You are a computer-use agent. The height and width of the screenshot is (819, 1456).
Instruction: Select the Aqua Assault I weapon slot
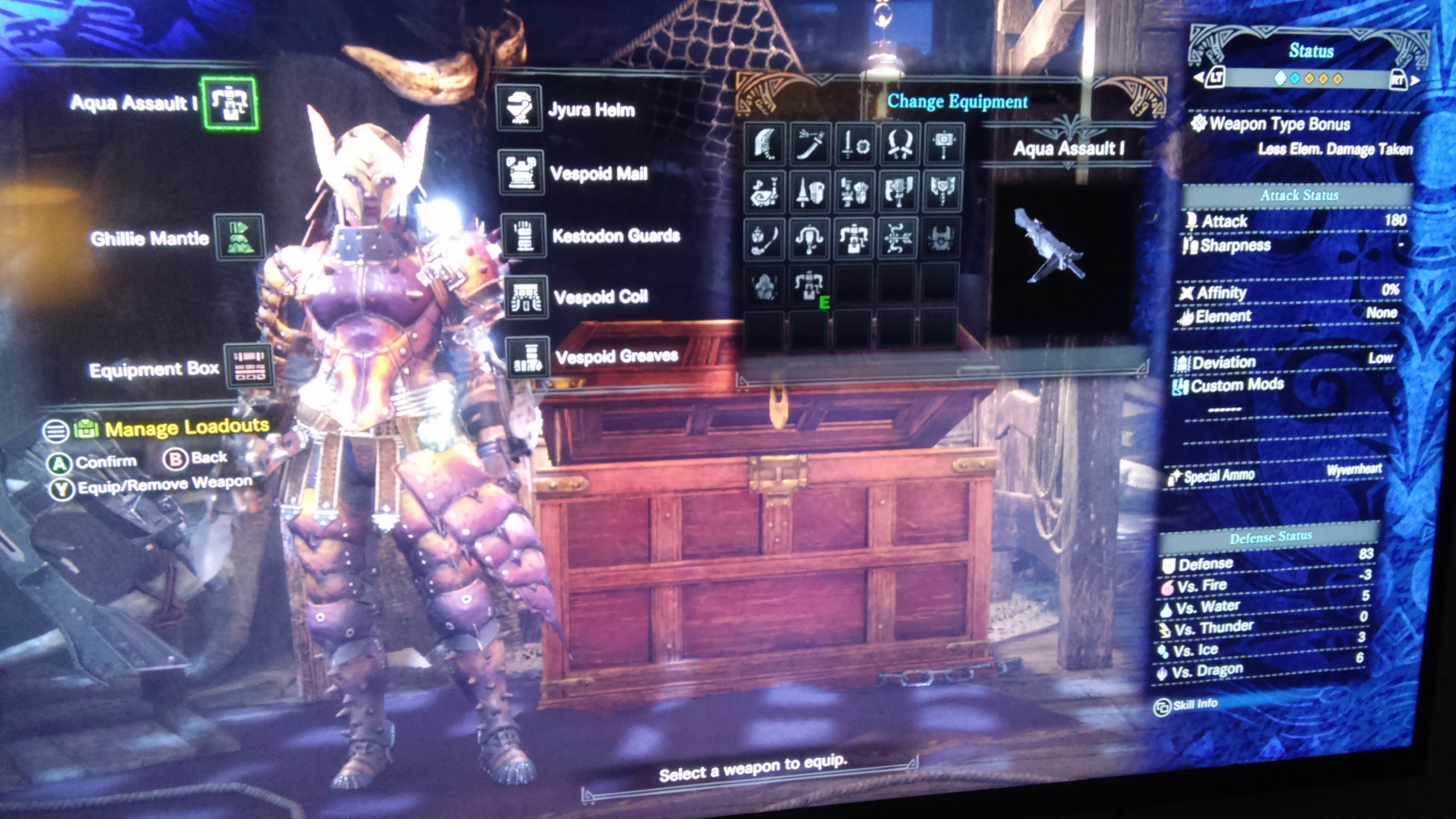(x=230, y=103)
